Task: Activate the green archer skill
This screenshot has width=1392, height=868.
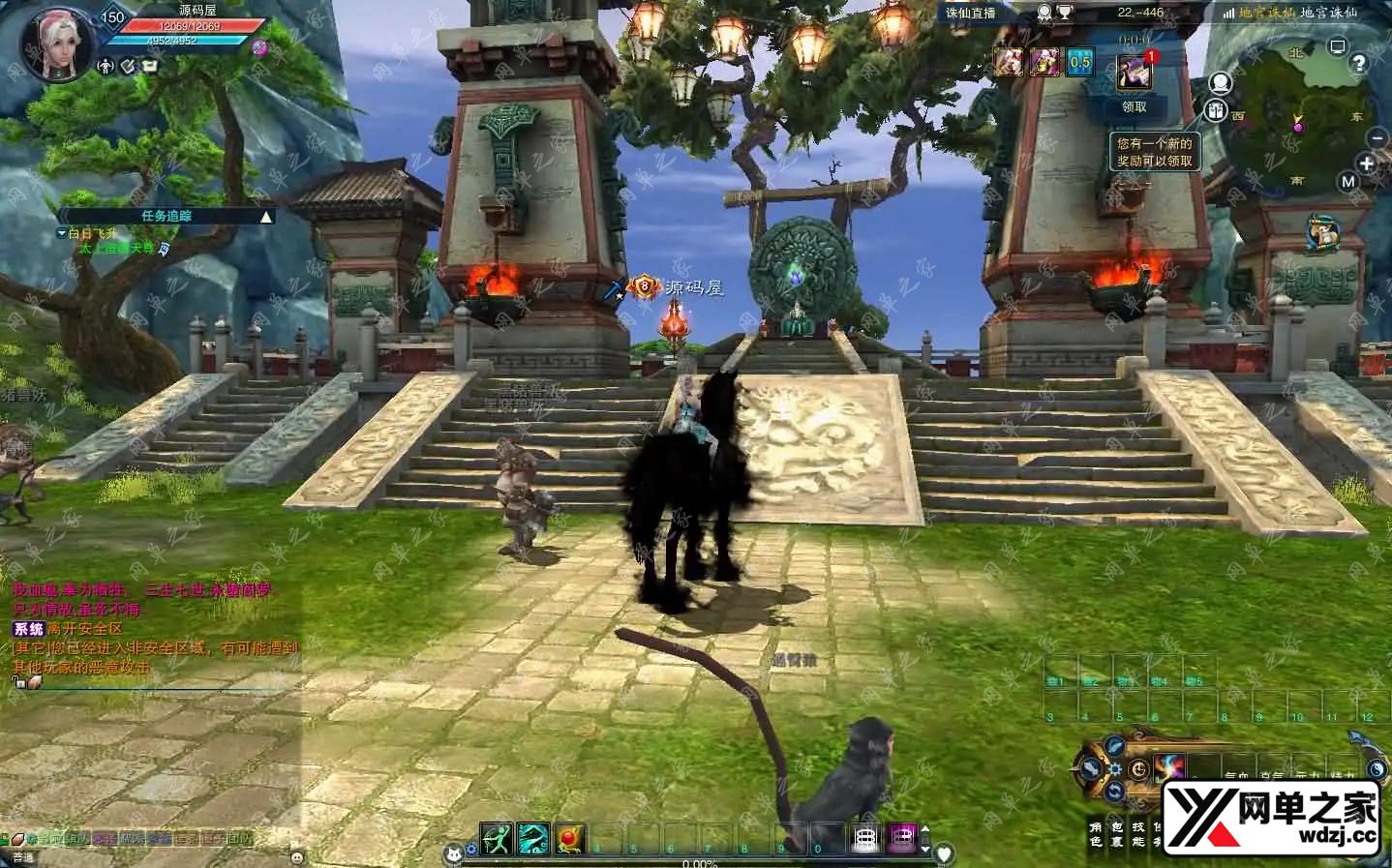Action: click(x=497, y=839)
